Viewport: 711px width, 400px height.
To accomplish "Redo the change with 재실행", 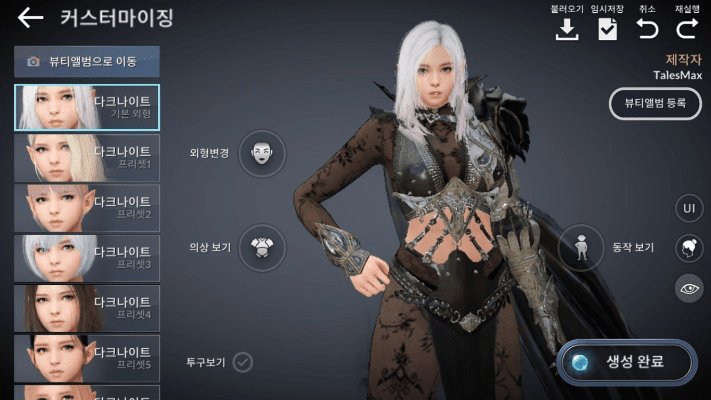I will coord(687,29).
